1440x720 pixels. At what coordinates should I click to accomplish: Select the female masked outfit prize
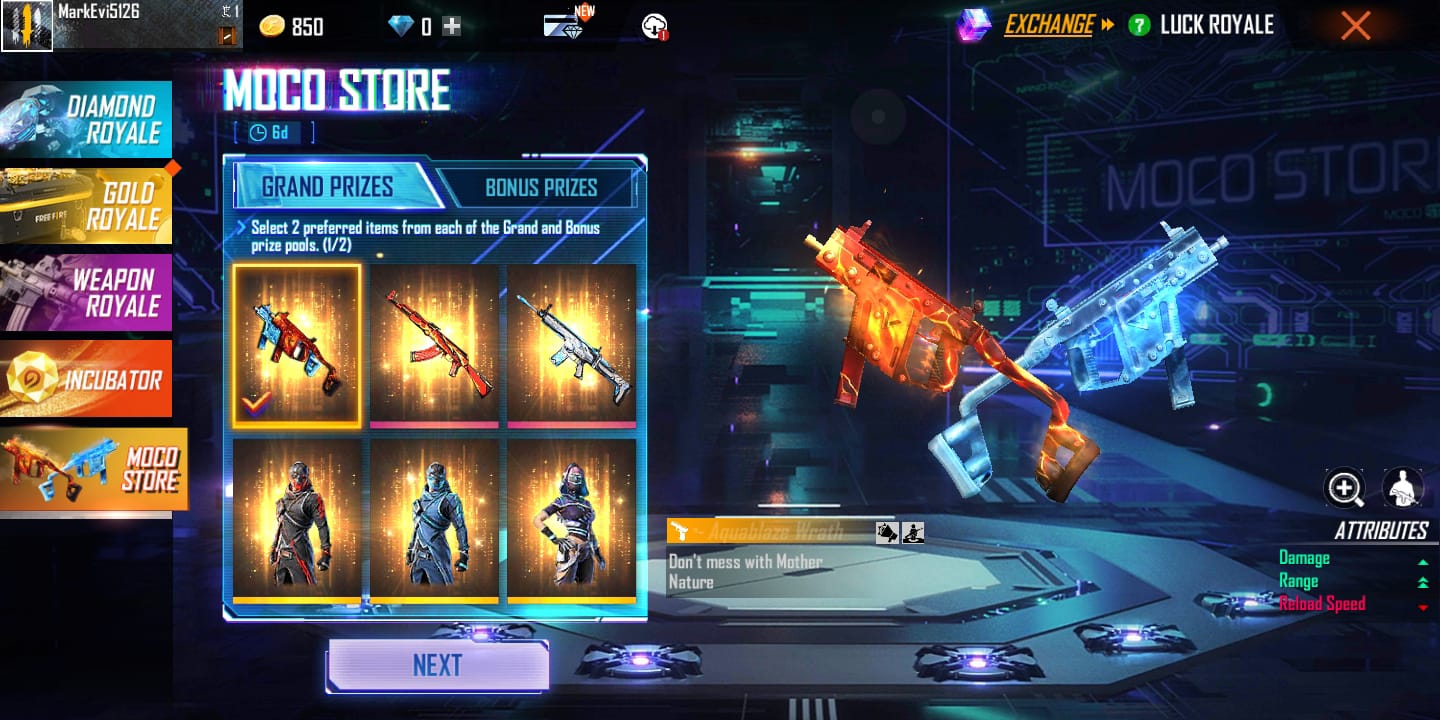coord(571,520)
